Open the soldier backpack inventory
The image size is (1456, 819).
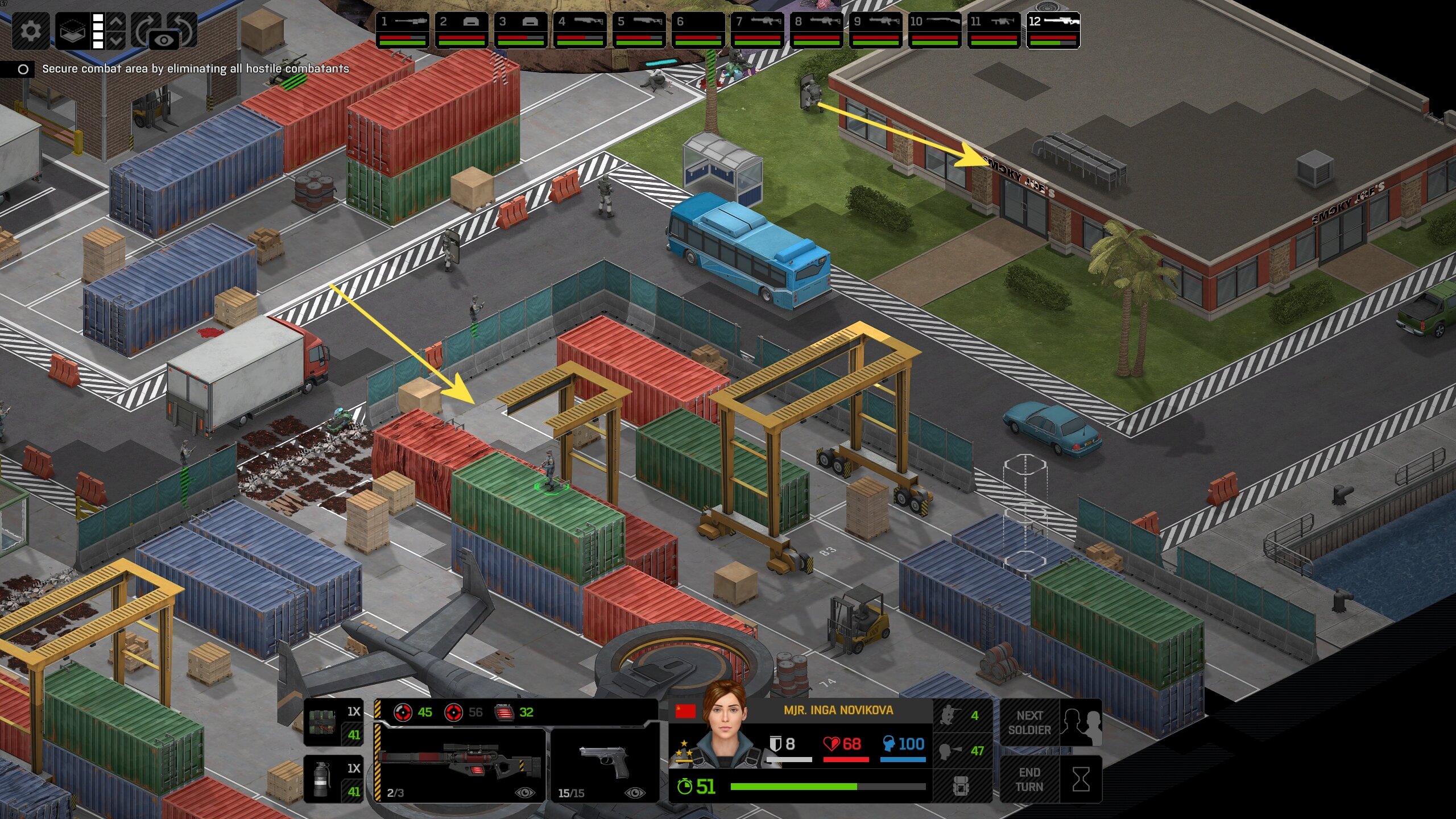coord(962,786)
